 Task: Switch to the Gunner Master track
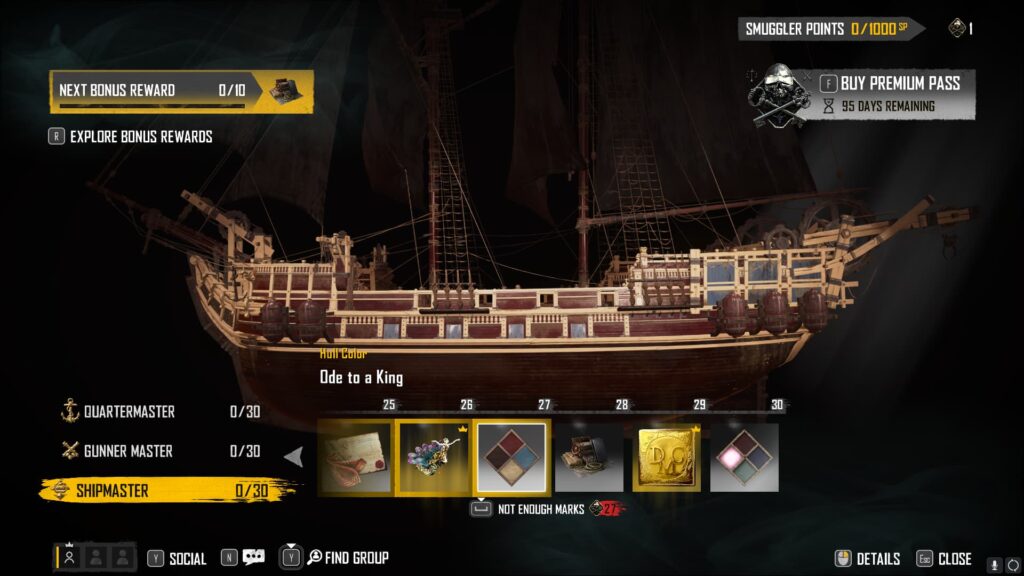(128, 451)
